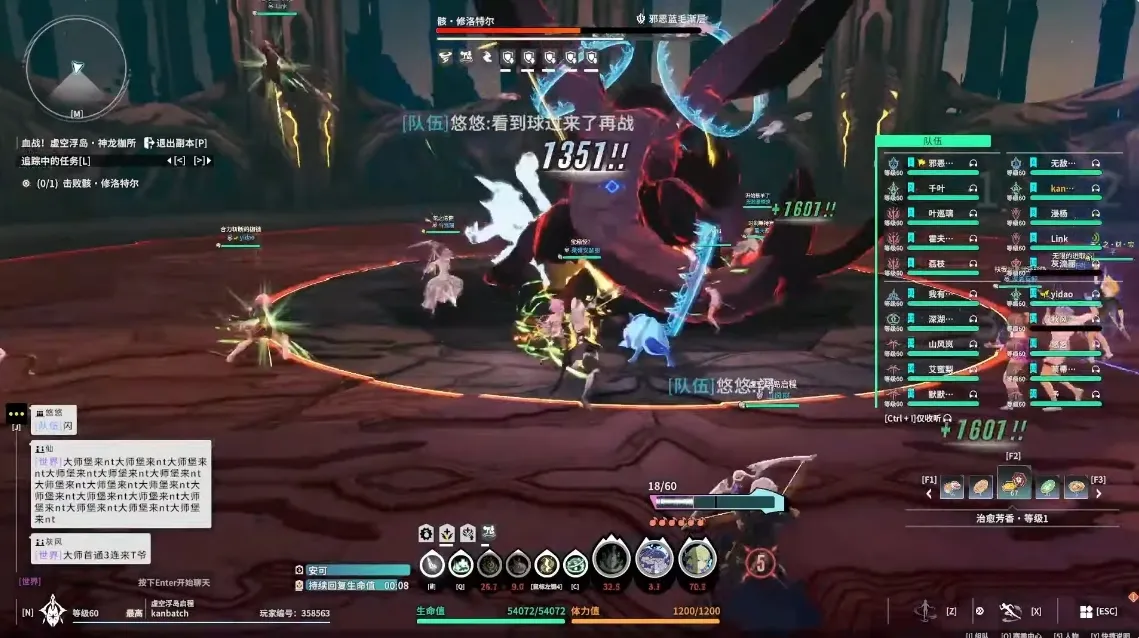Image resolution: width=1139 pixels, height=638 pixels.
Task: Click the 退出副本 exit dungeon button
Action: pyautogui.click(x=176, y=143)
